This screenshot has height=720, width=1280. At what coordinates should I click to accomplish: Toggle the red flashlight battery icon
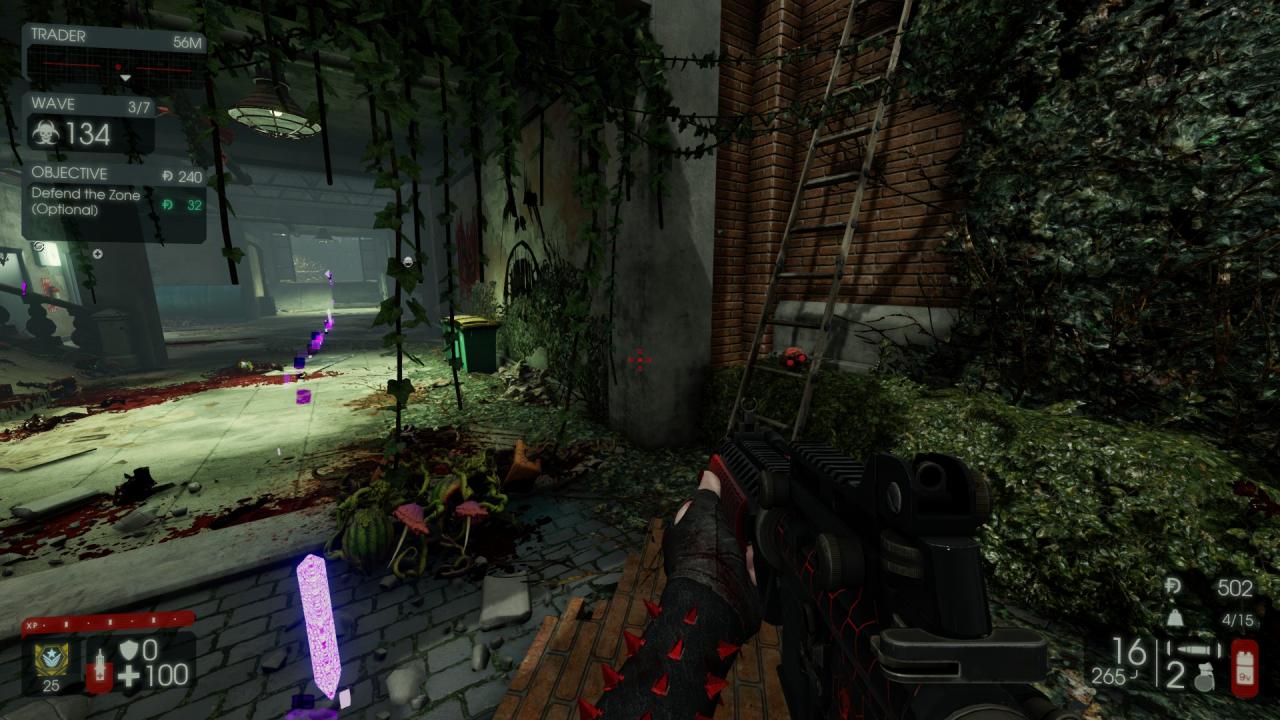click(1244, 667)
